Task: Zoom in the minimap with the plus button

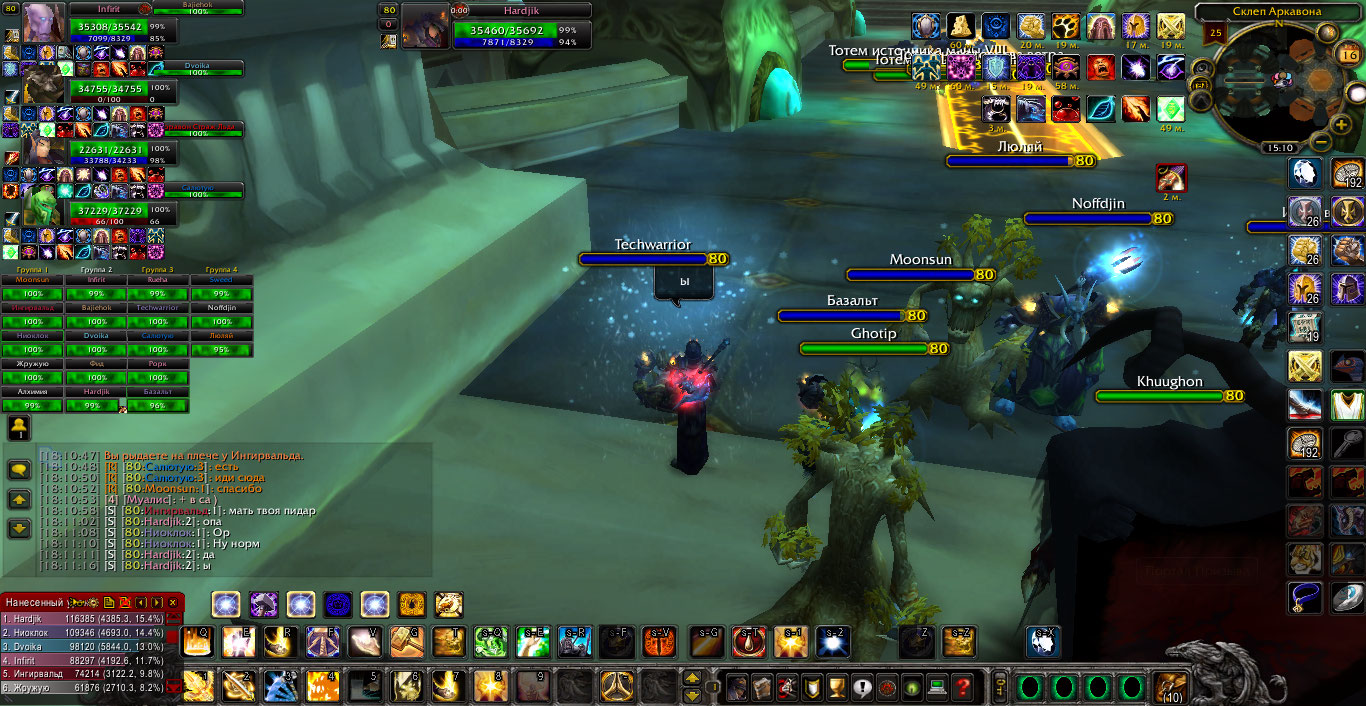Action: pyautogui.click(x=1341, y=124)
